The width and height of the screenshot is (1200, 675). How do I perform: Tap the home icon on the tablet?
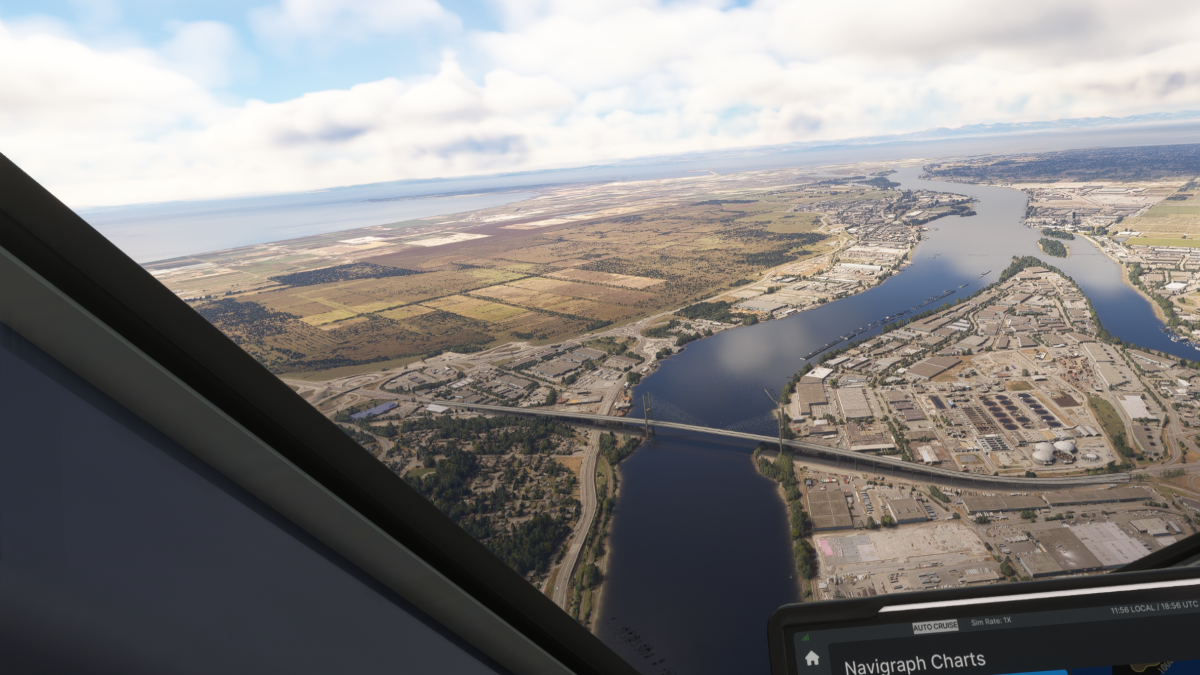coord(812,658)
